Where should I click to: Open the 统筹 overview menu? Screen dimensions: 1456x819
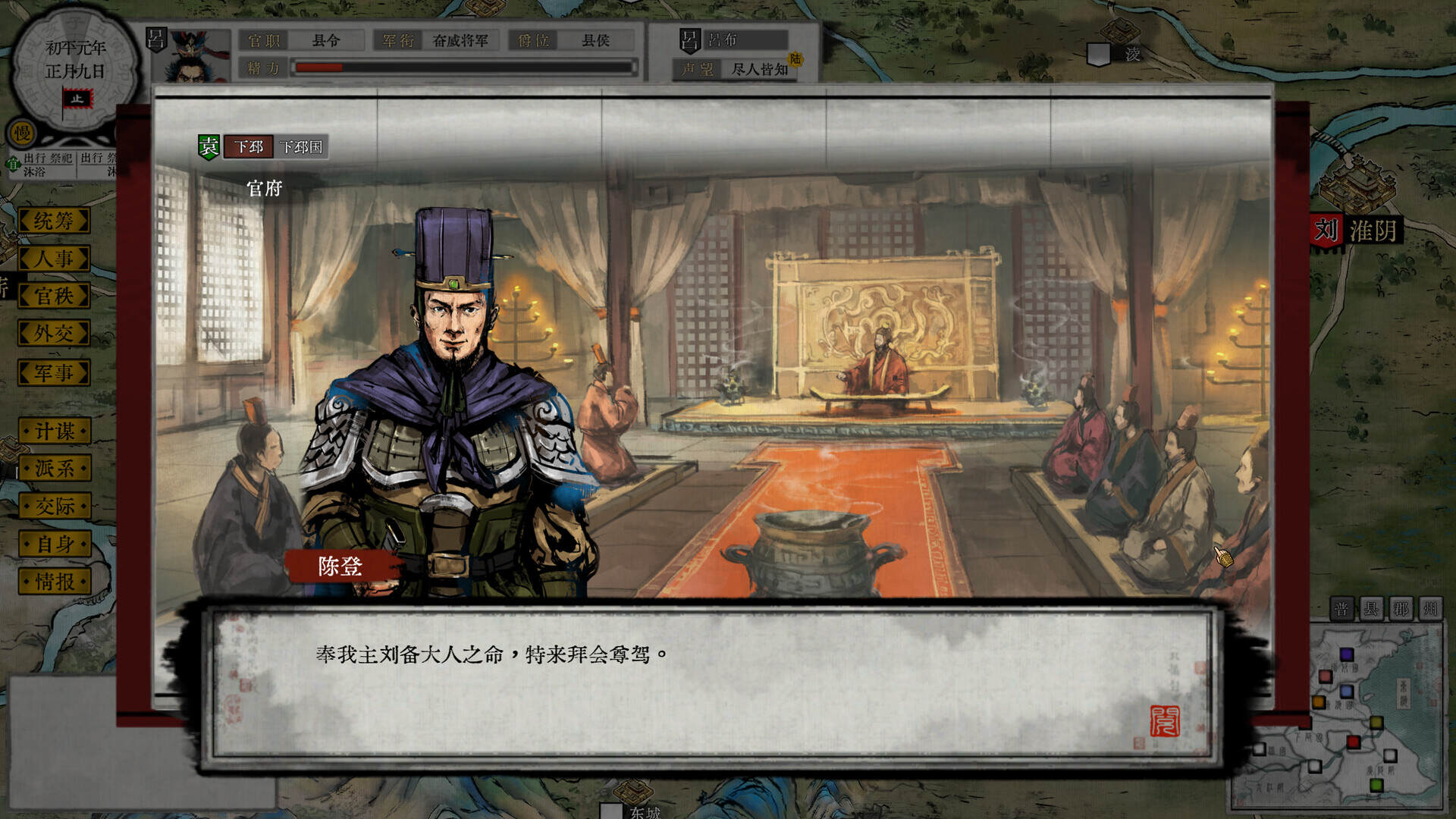52,221
